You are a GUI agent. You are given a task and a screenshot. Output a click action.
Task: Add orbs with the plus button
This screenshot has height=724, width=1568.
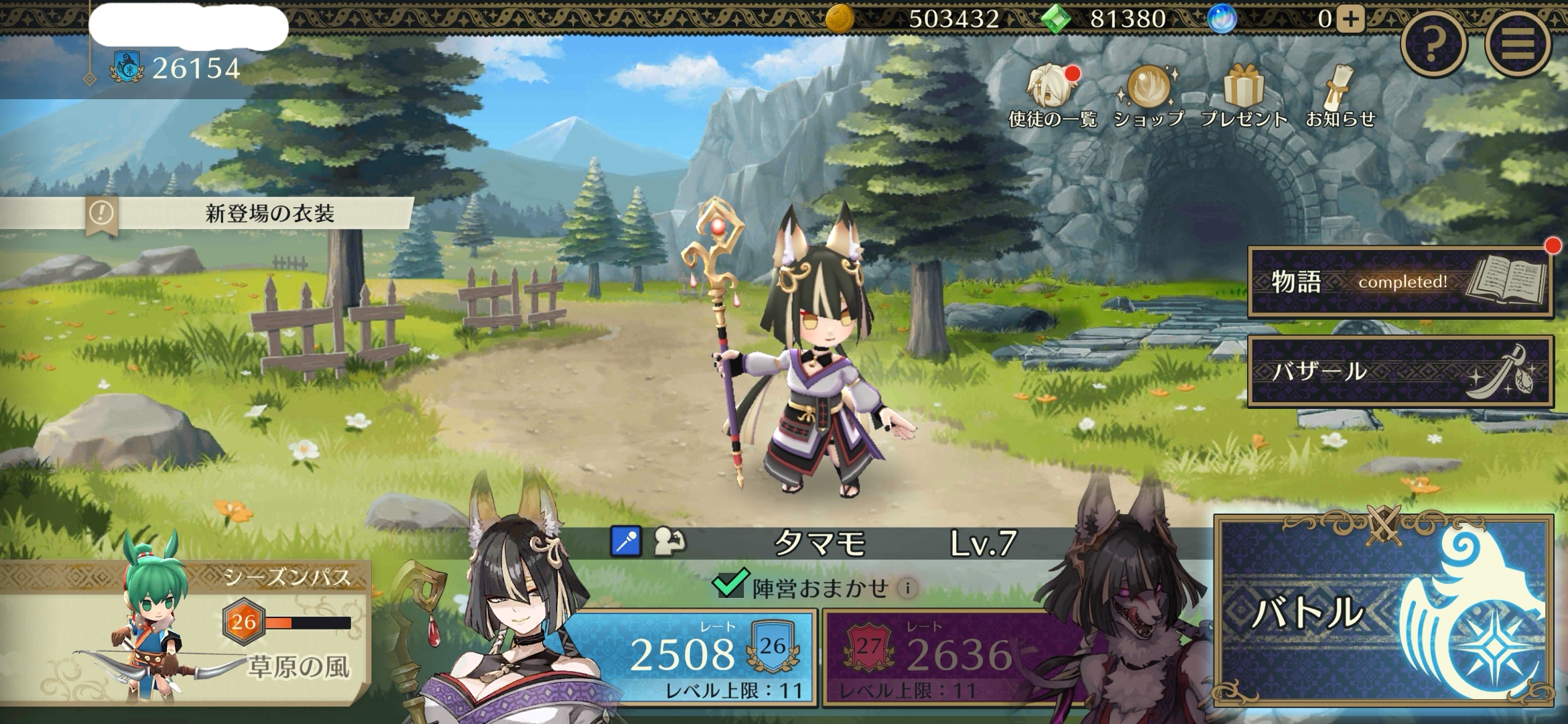pyautogui.click(x=1350, y=19)
